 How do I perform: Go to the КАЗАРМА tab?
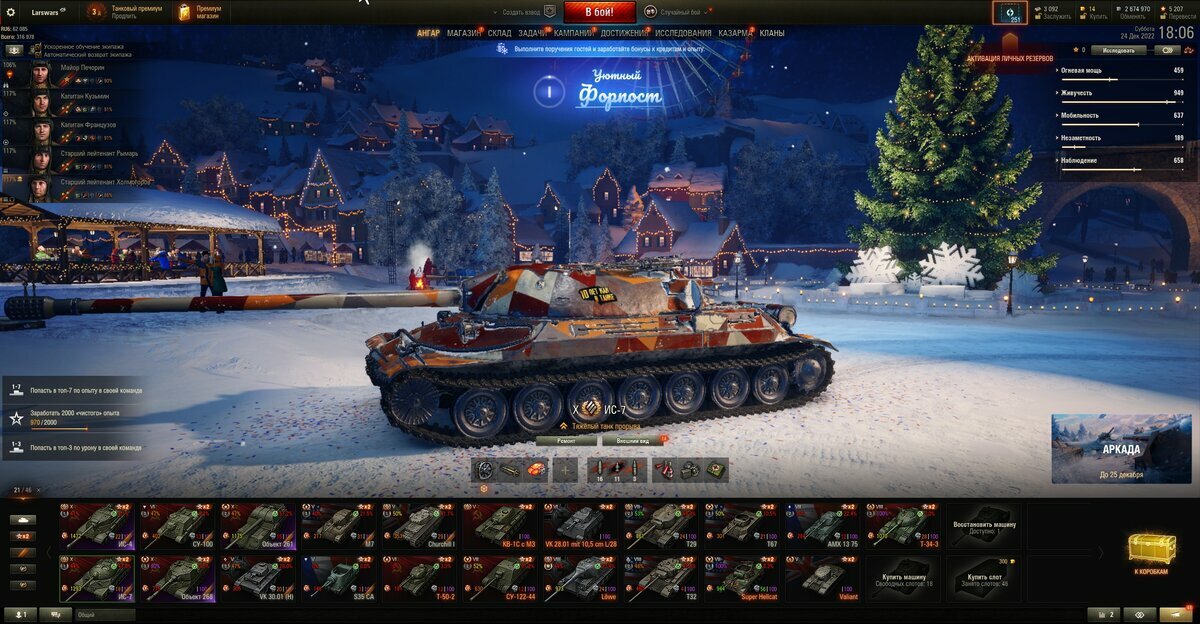click(x=735, y=33)
